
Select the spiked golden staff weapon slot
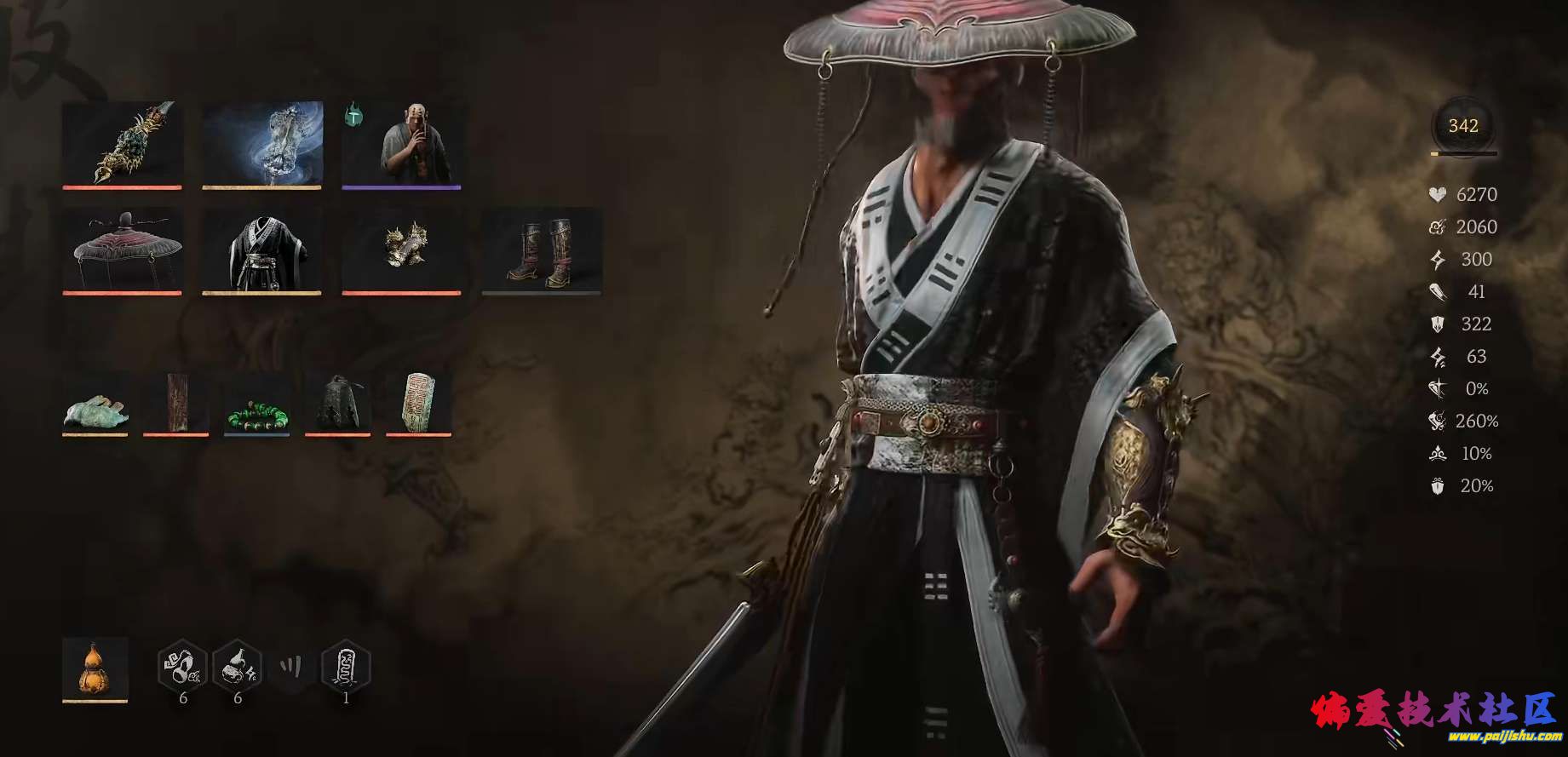tap(122, 143)
